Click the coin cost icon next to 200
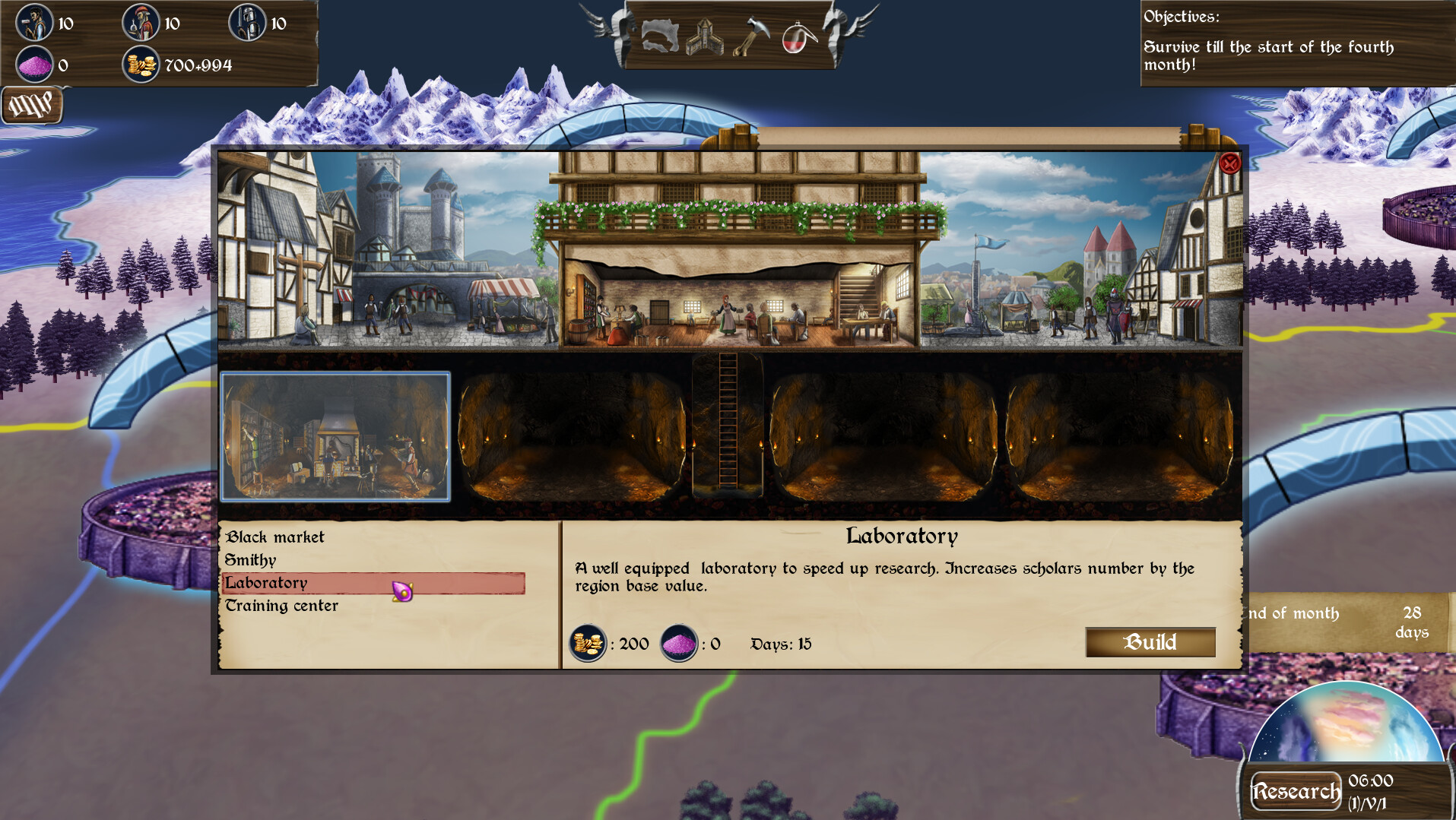The image size is (1456, 820). (x=588, y=644)
